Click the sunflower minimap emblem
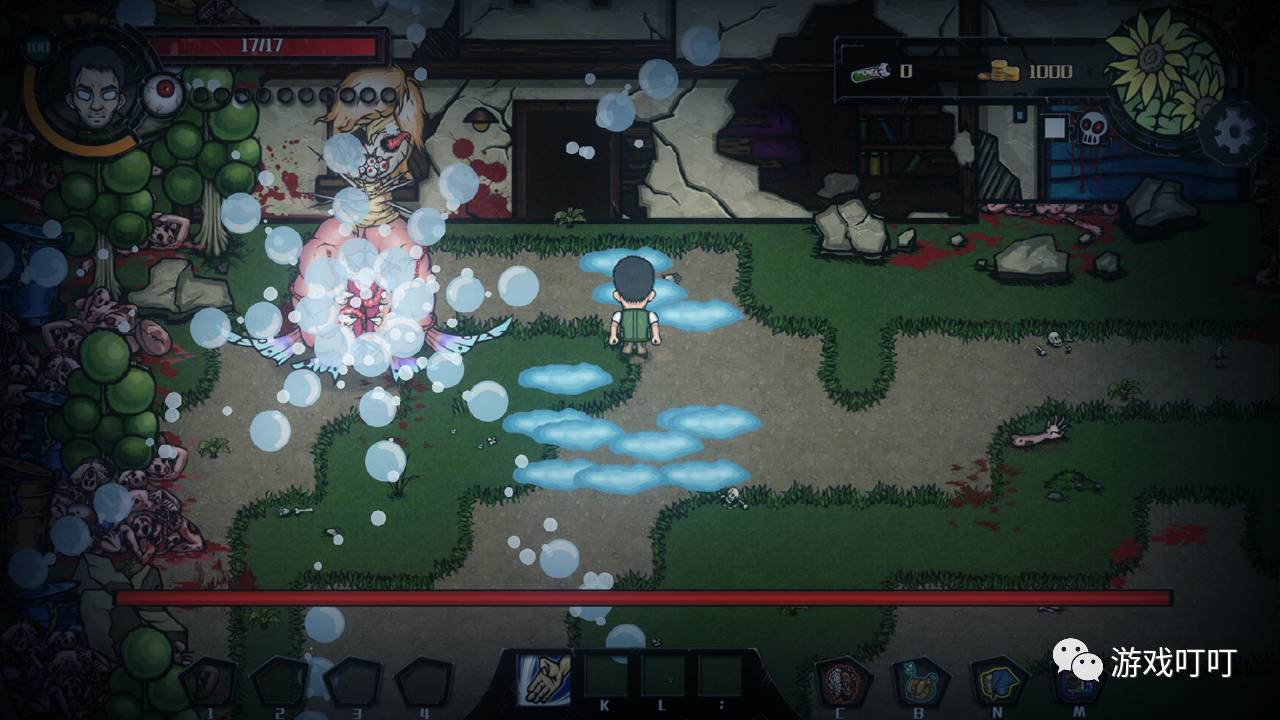The height and width of the screenshot is (720, 1280). pos(1165,70)
